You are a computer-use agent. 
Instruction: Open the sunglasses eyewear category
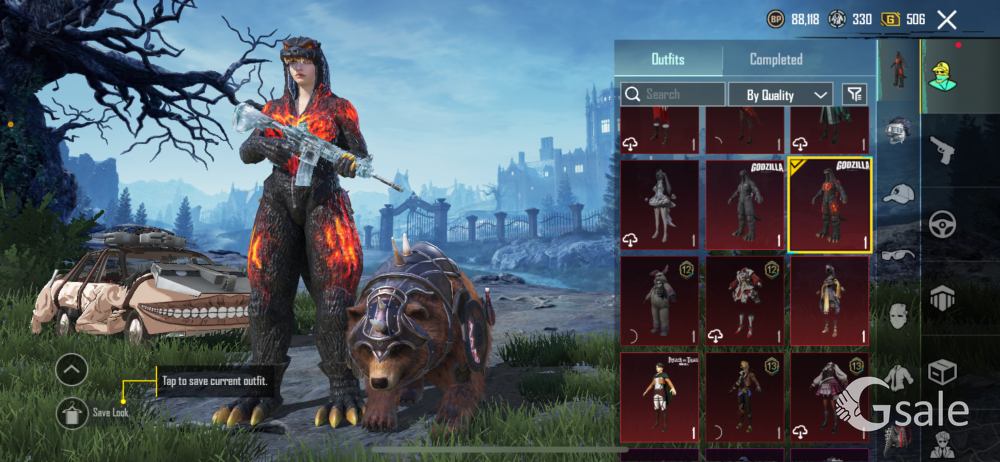(x=897, y=255)
